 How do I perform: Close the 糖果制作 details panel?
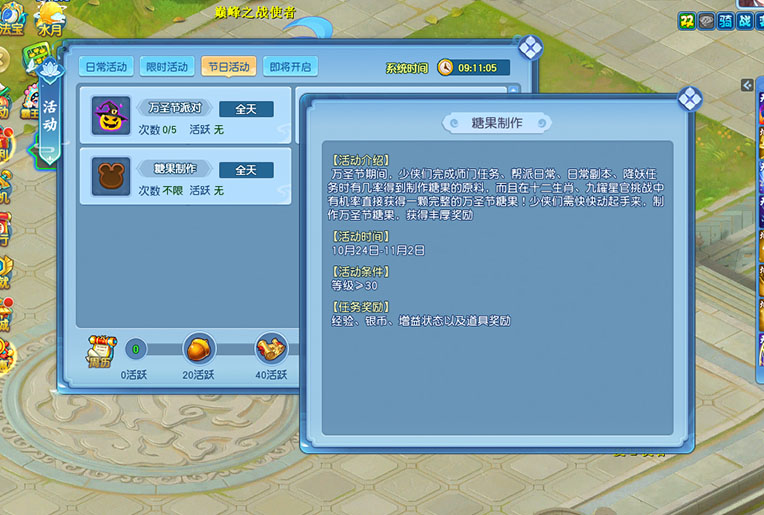coord(689,98)
